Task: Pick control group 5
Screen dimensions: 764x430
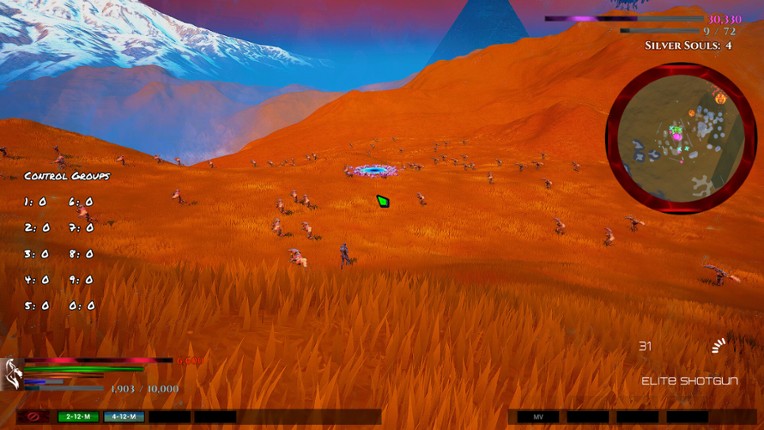Action: click(x=36, y=306)
